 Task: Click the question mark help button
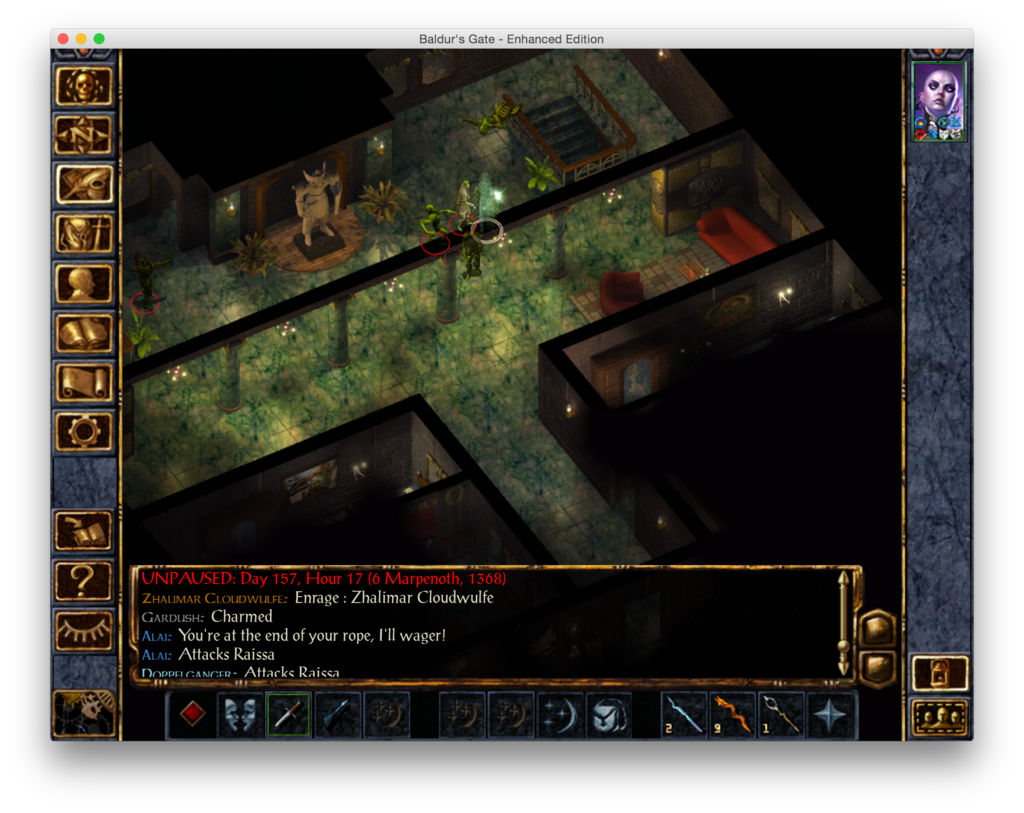[x=84, y=581]
